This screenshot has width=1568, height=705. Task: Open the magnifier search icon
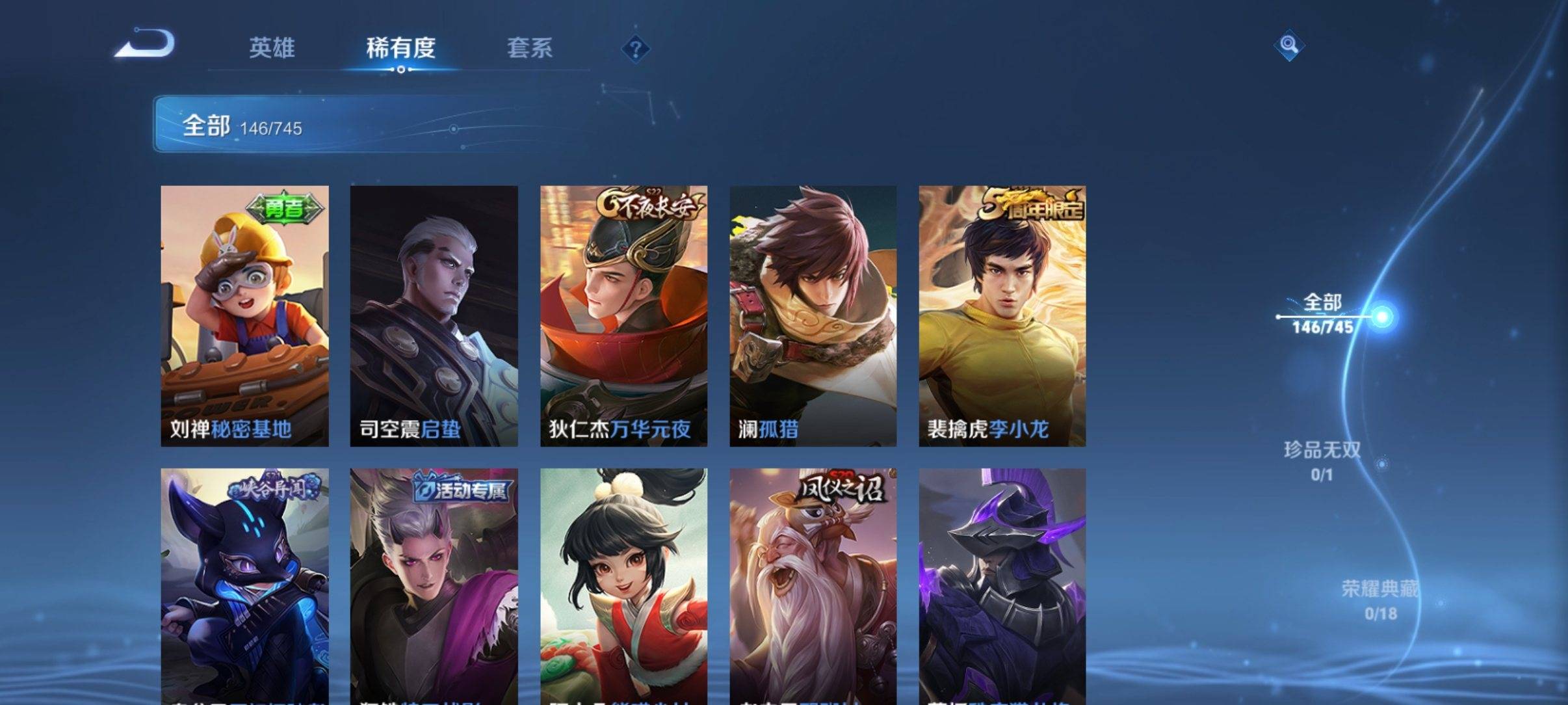coord(1288,46)
